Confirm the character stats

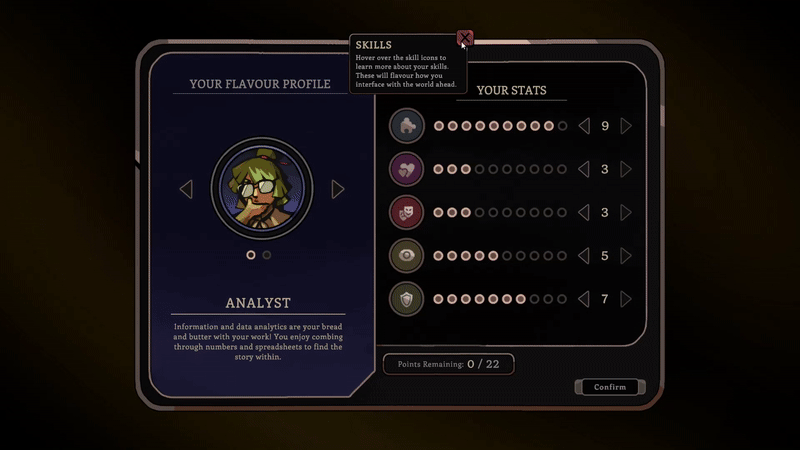click(610, 387)
